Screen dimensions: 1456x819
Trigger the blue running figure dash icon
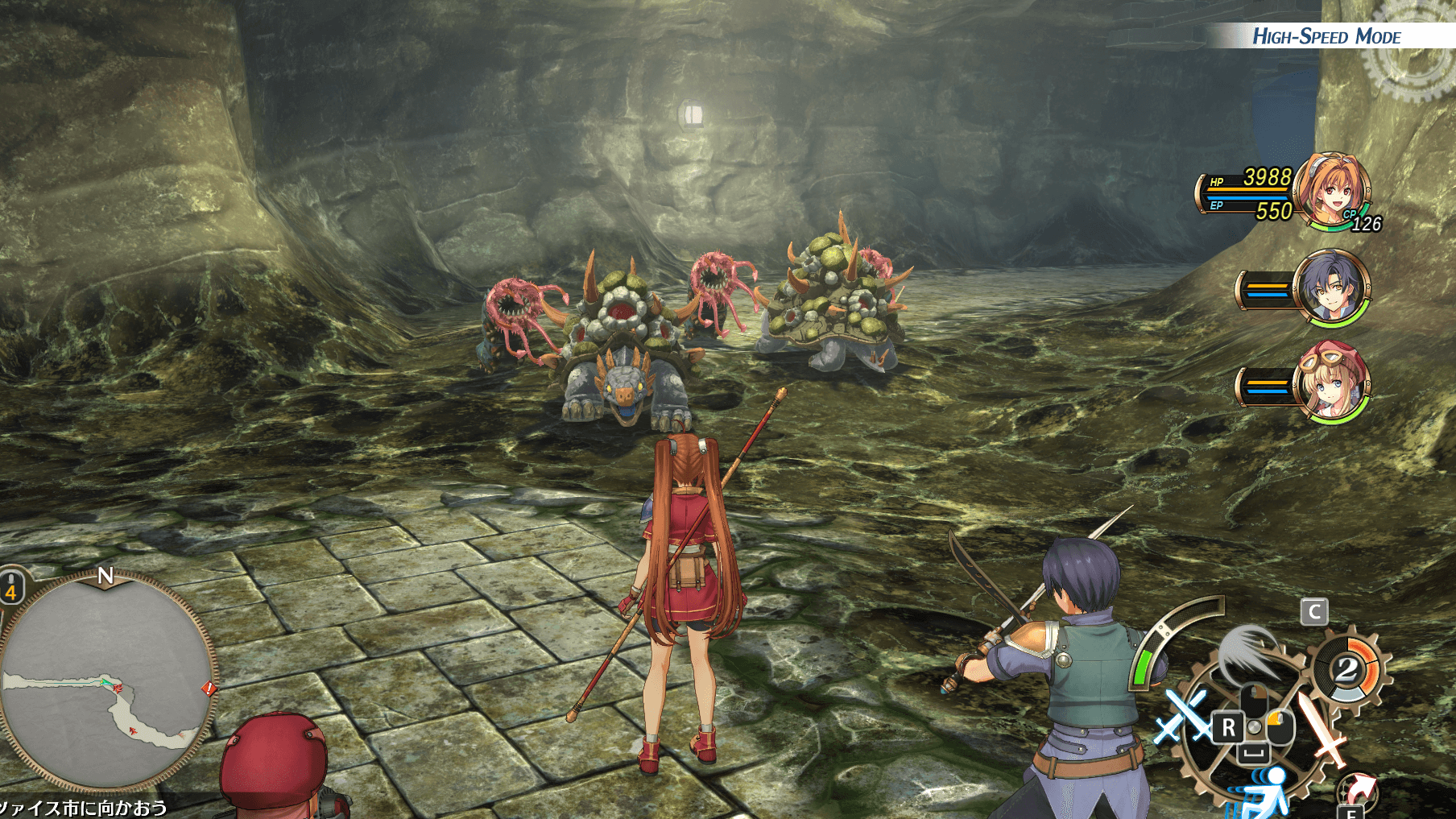1264,792
